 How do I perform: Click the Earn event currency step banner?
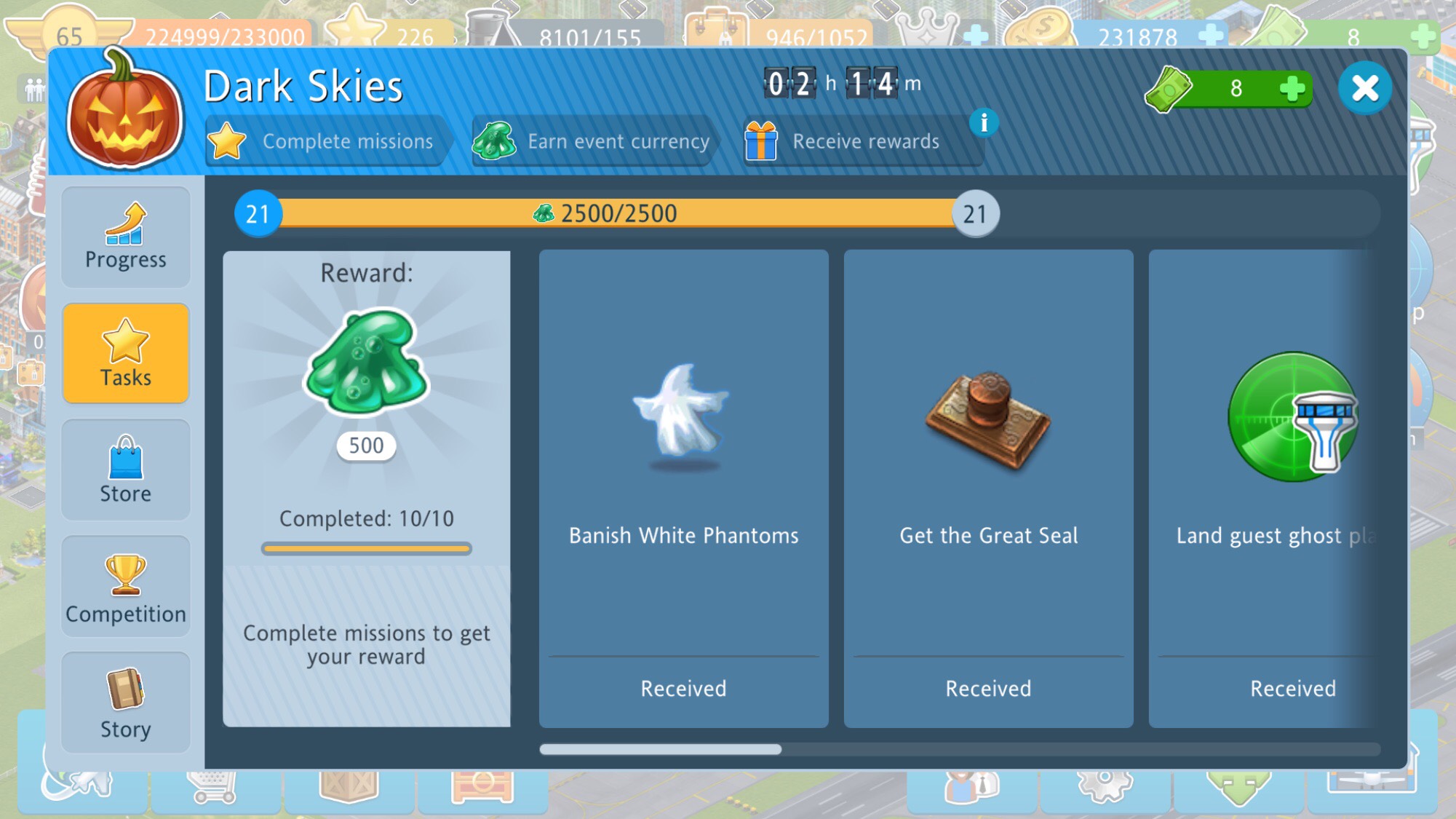coord(593,141)
